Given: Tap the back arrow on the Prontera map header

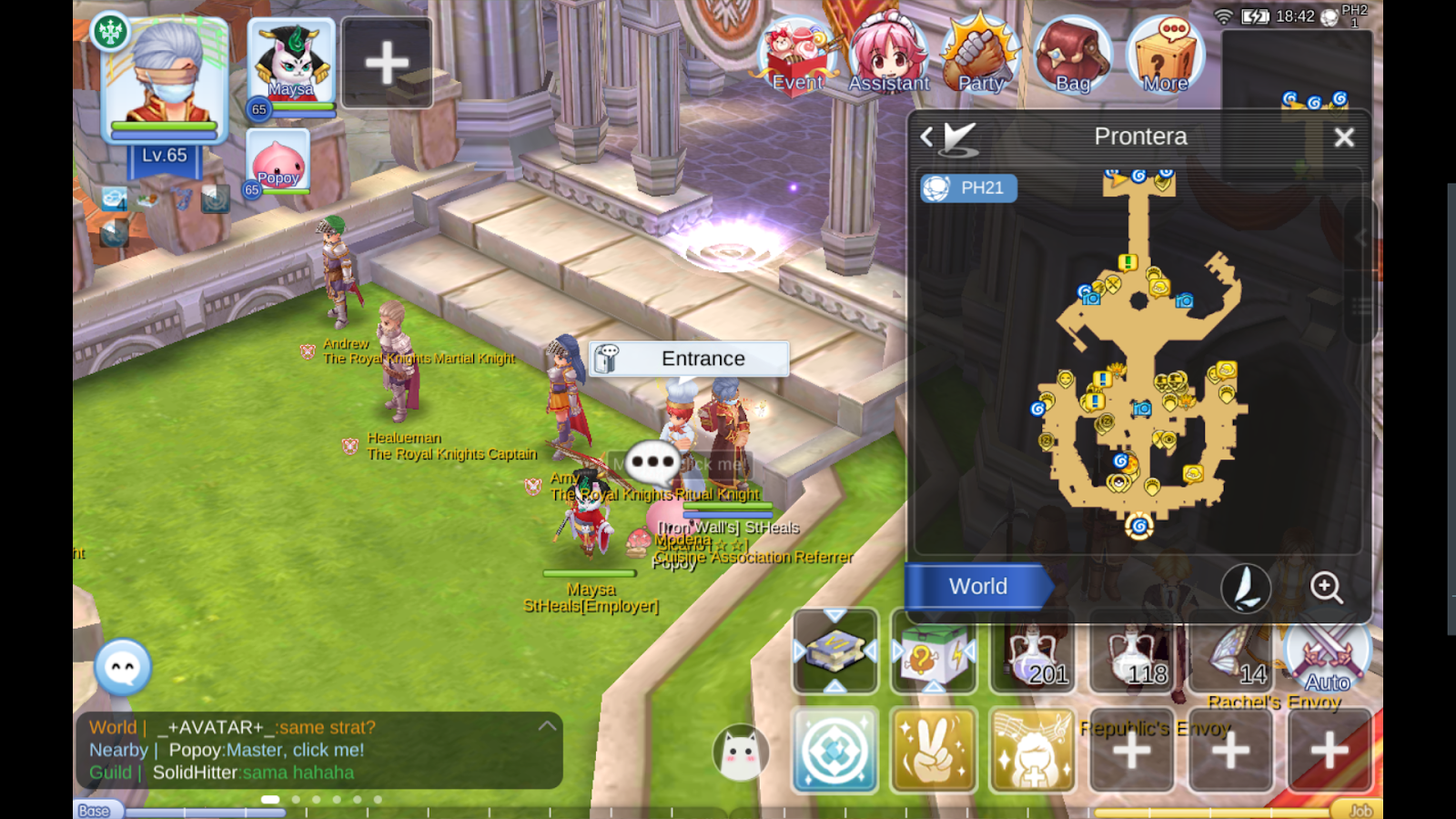Looking at the screenshot, I should 925,136.
